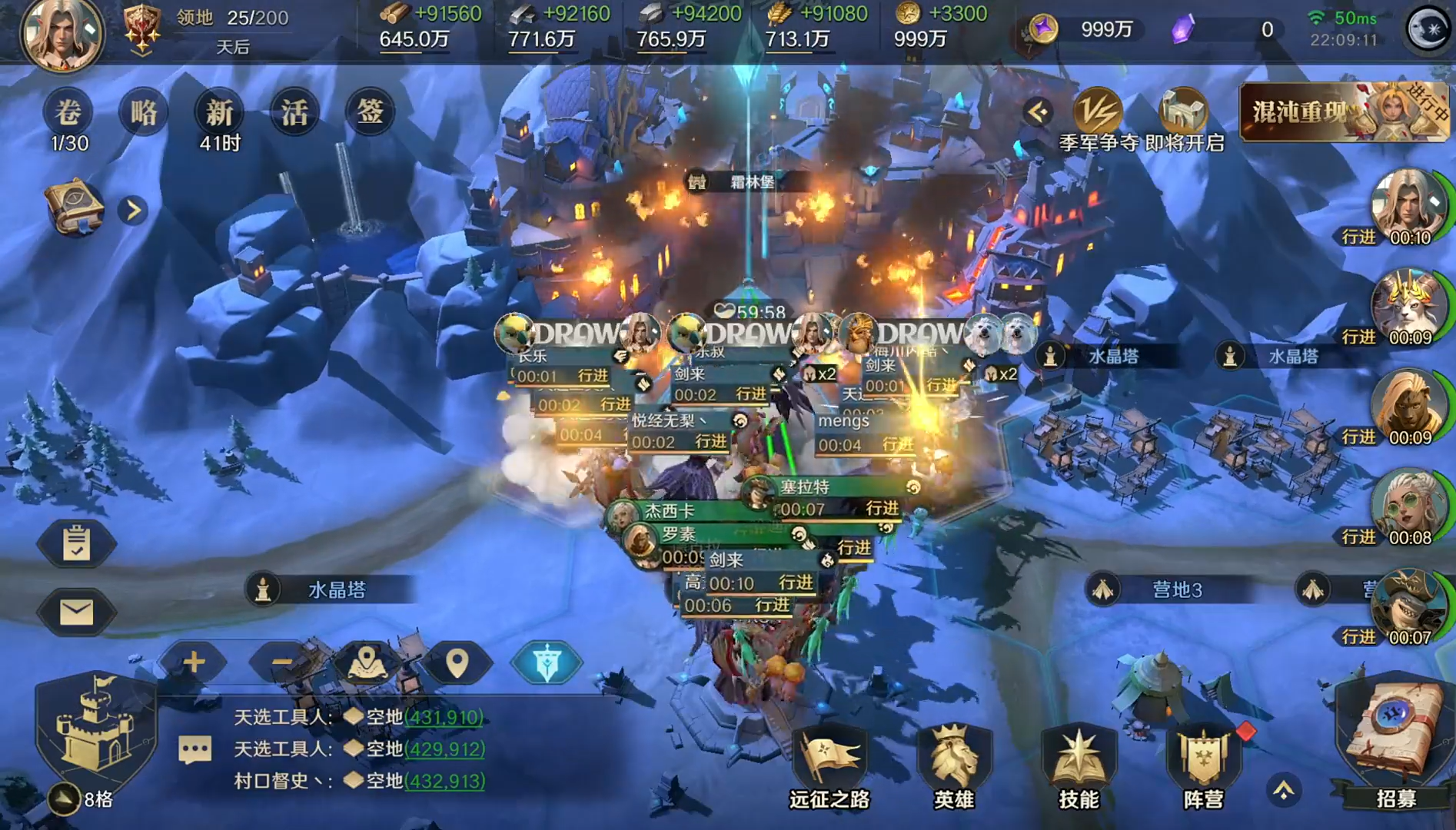The image size is (1456, 830).
Task: Open the 英雄 heroes menu
Action: click(953, 765)
